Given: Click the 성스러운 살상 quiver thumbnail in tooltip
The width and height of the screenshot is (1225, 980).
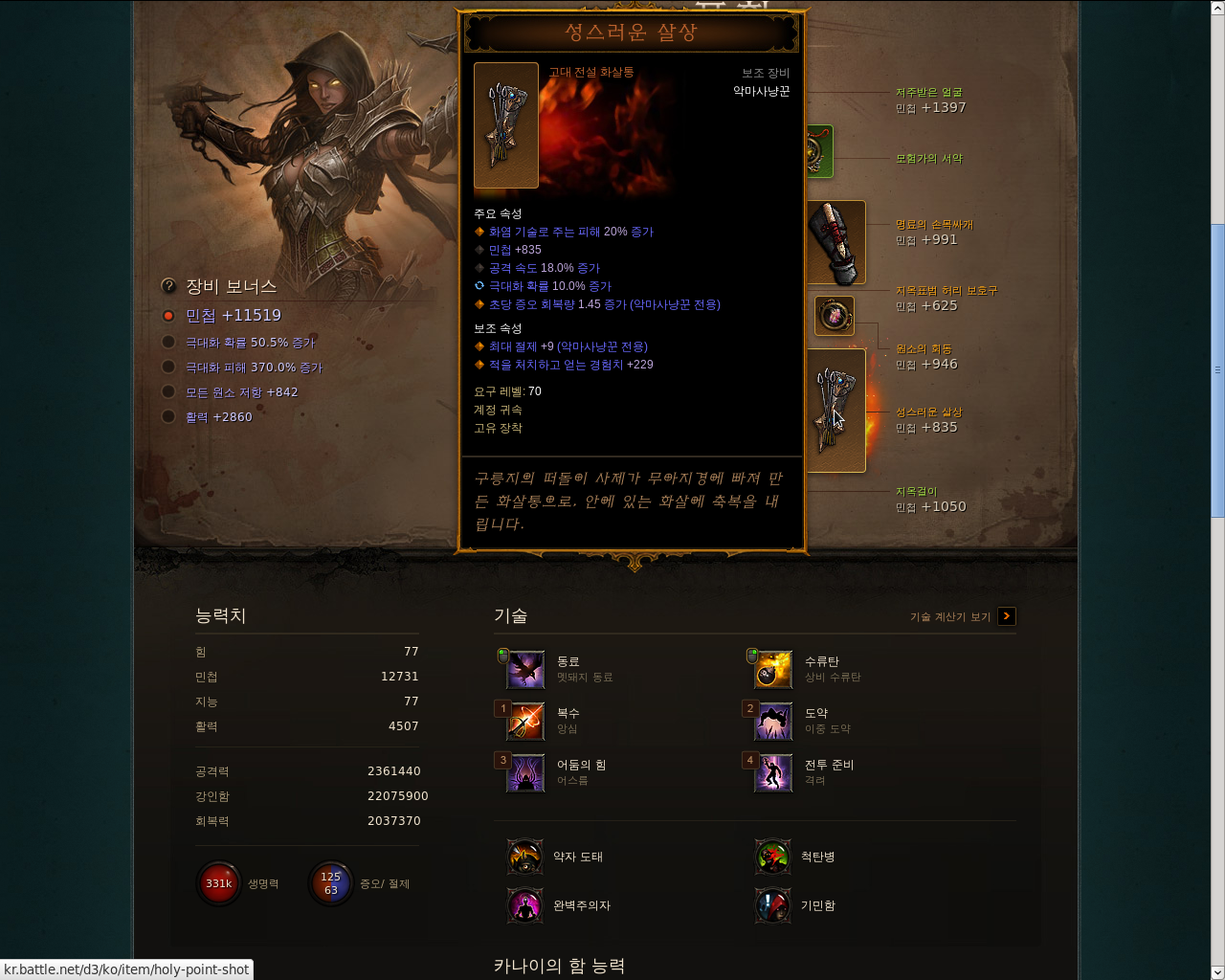Looking at the screenshot, I should click(505, 125).
